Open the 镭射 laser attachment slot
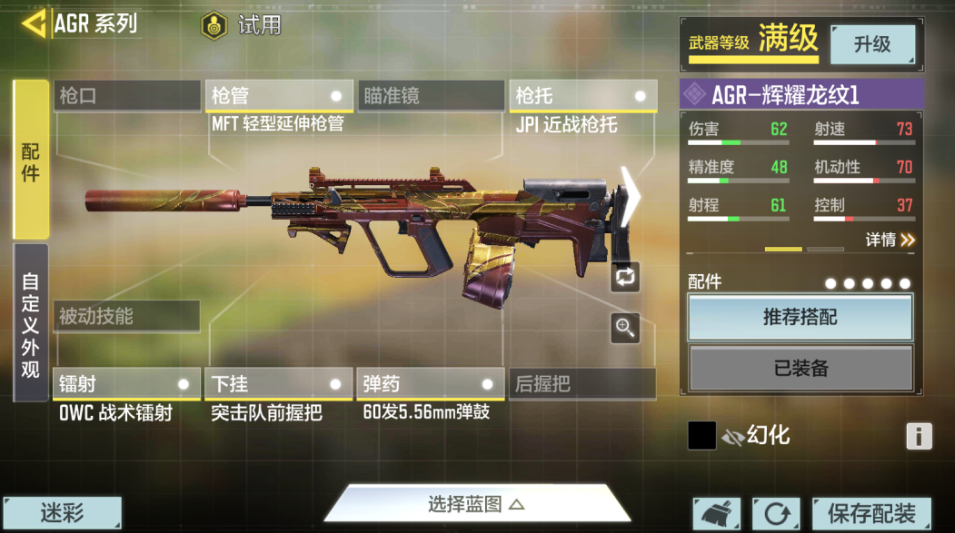955x533 pixels. coord(127,384)
